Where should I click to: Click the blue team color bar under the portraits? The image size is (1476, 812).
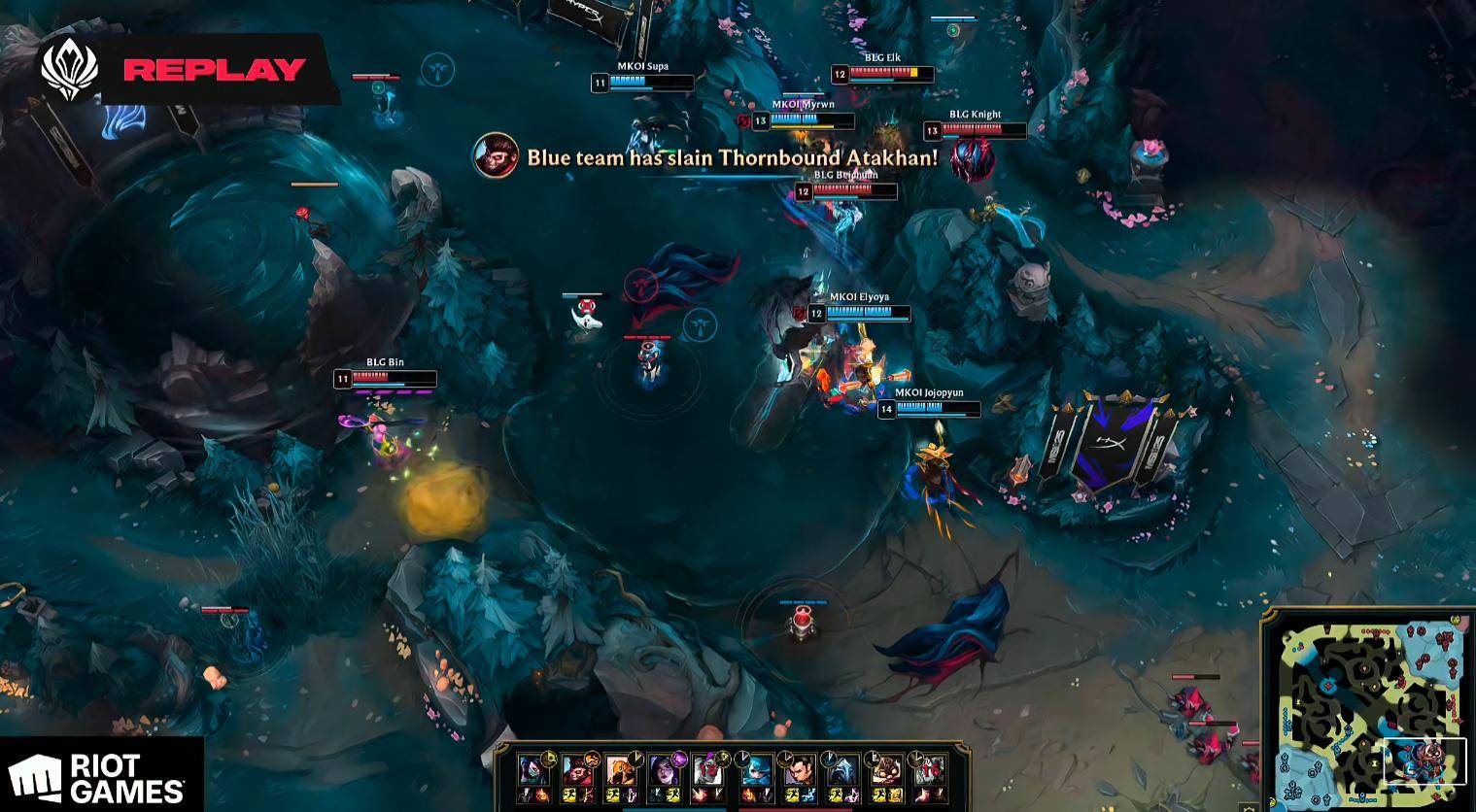(x=673, y=809)
